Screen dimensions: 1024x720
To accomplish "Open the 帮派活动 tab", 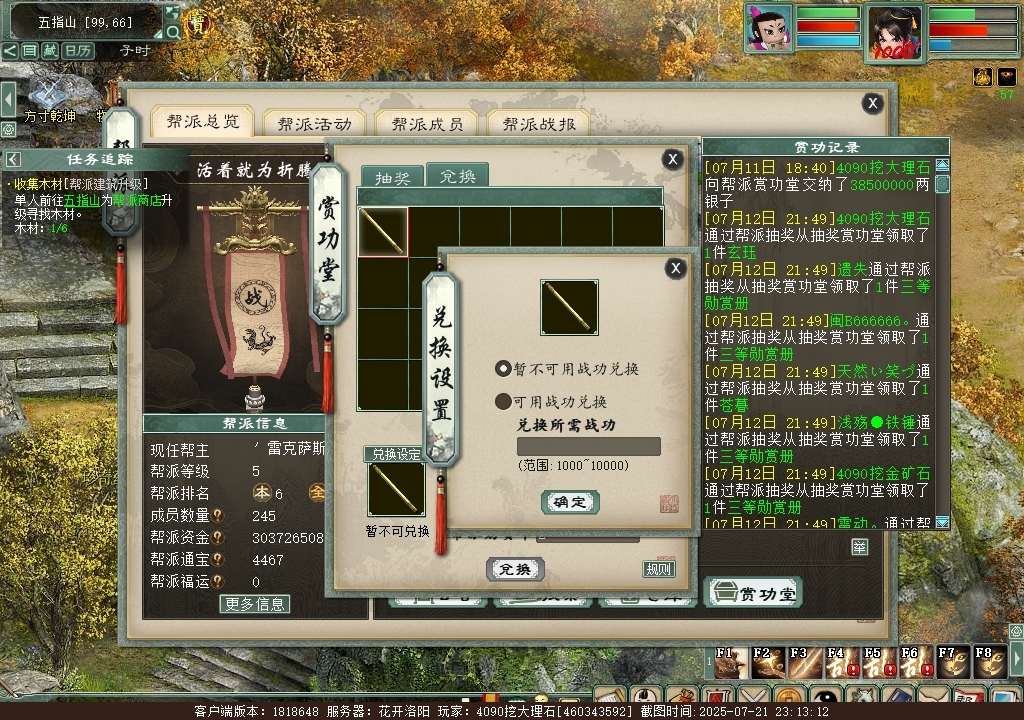I will pos(314,124).
